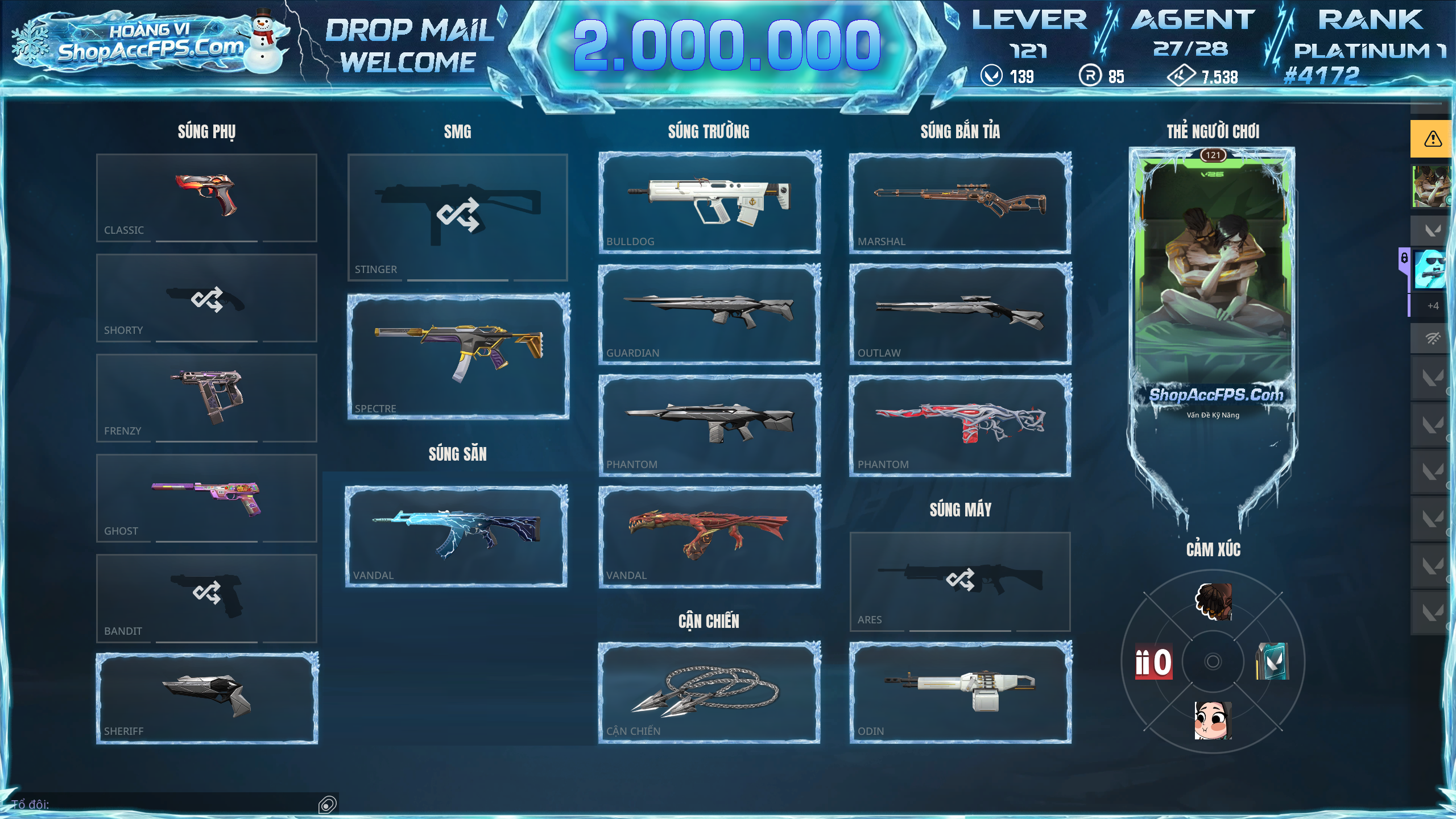Select the blue lightning Vandal slot
This screenshot has width=1456, height=819.
click(456, 536)
